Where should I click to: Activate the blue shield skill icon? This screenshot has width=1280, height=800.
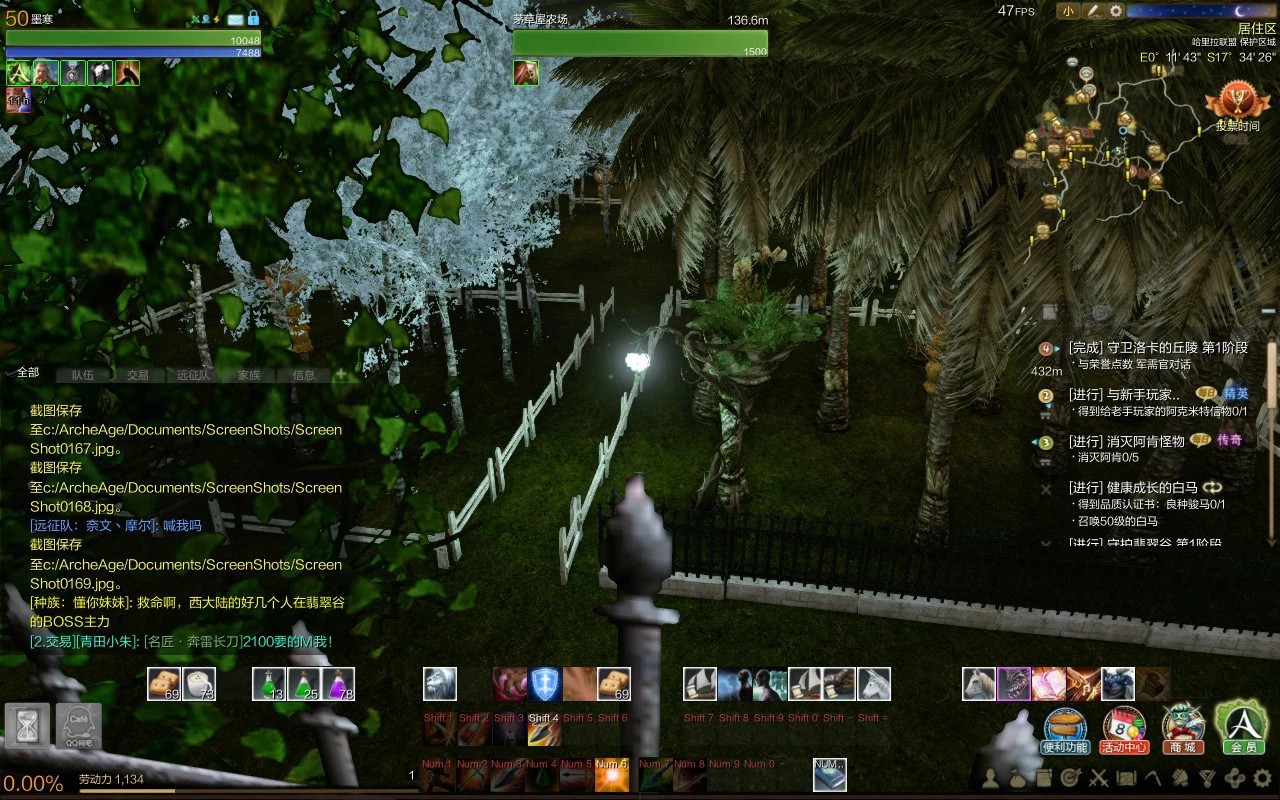point(544,684)
